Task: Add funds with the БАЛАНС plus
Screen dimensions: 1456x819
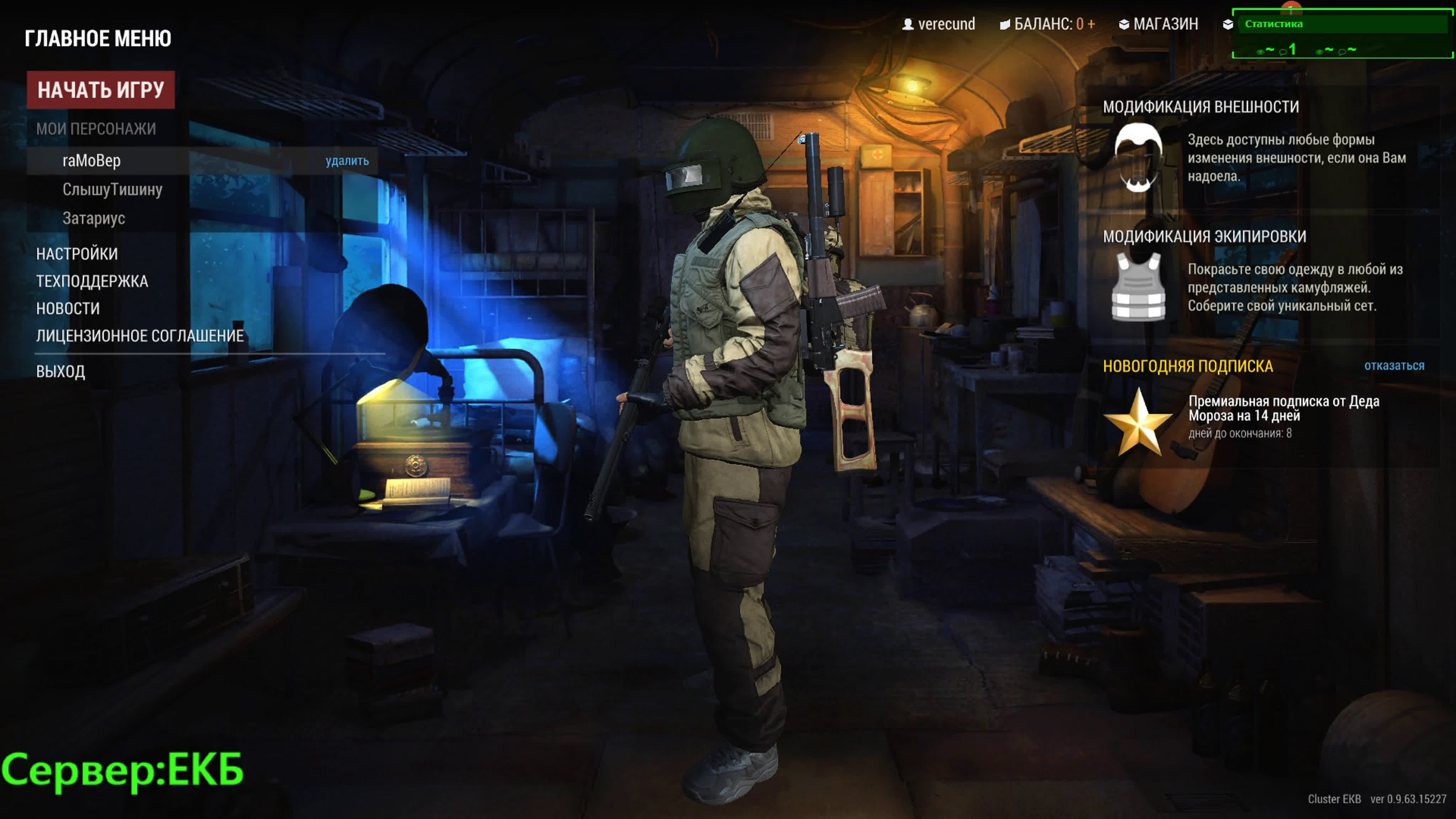Action: (x=1091, y=24)
